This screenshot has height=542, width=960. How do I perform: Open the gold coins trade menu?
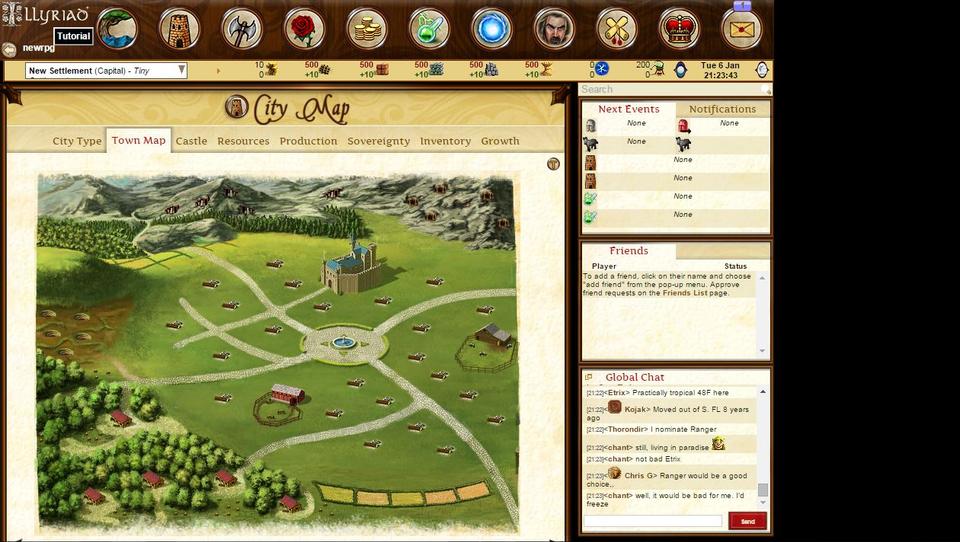[367, 29]
